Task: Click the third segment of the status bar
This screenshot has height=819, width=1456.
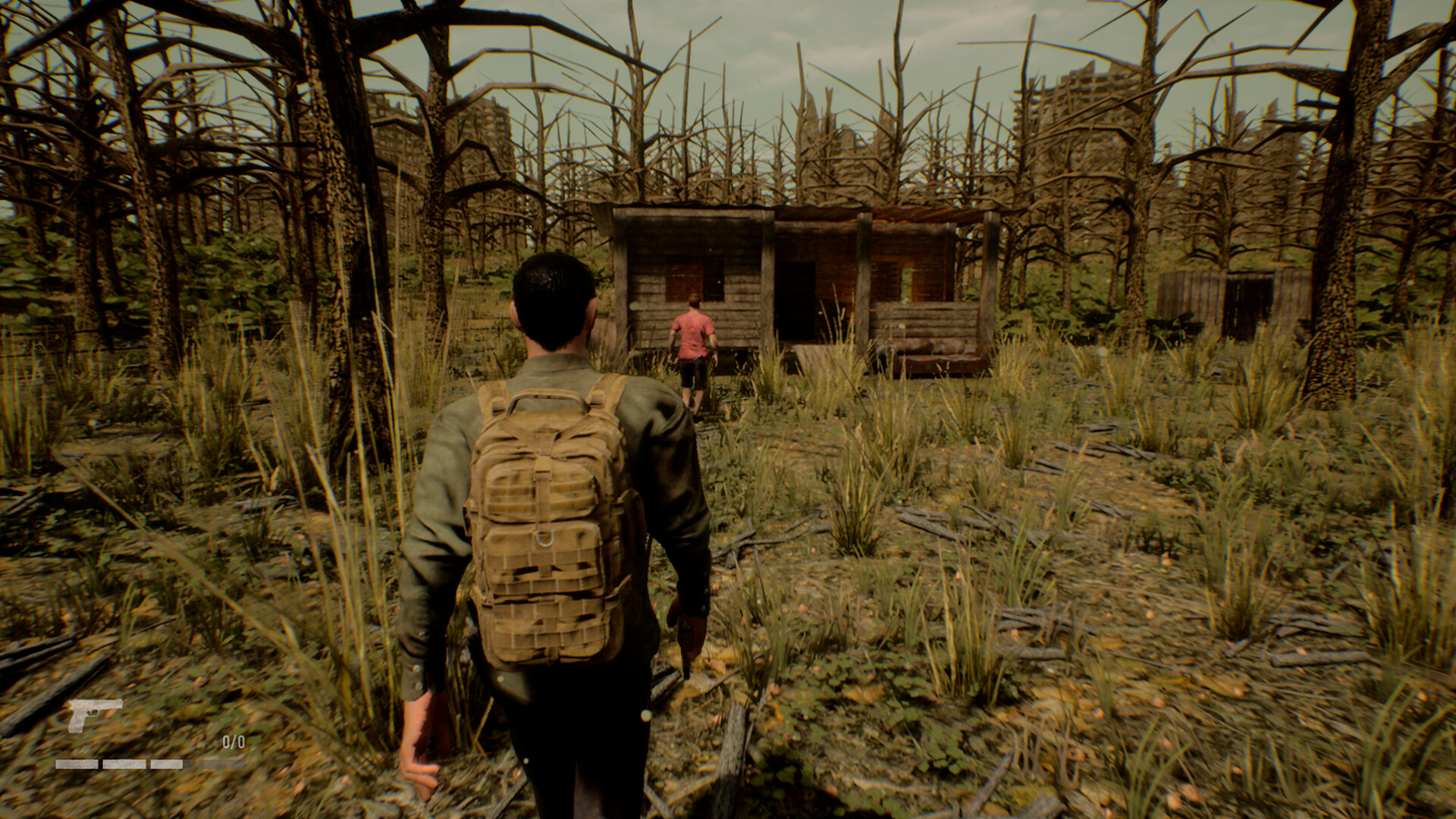Action: (166, 764)
